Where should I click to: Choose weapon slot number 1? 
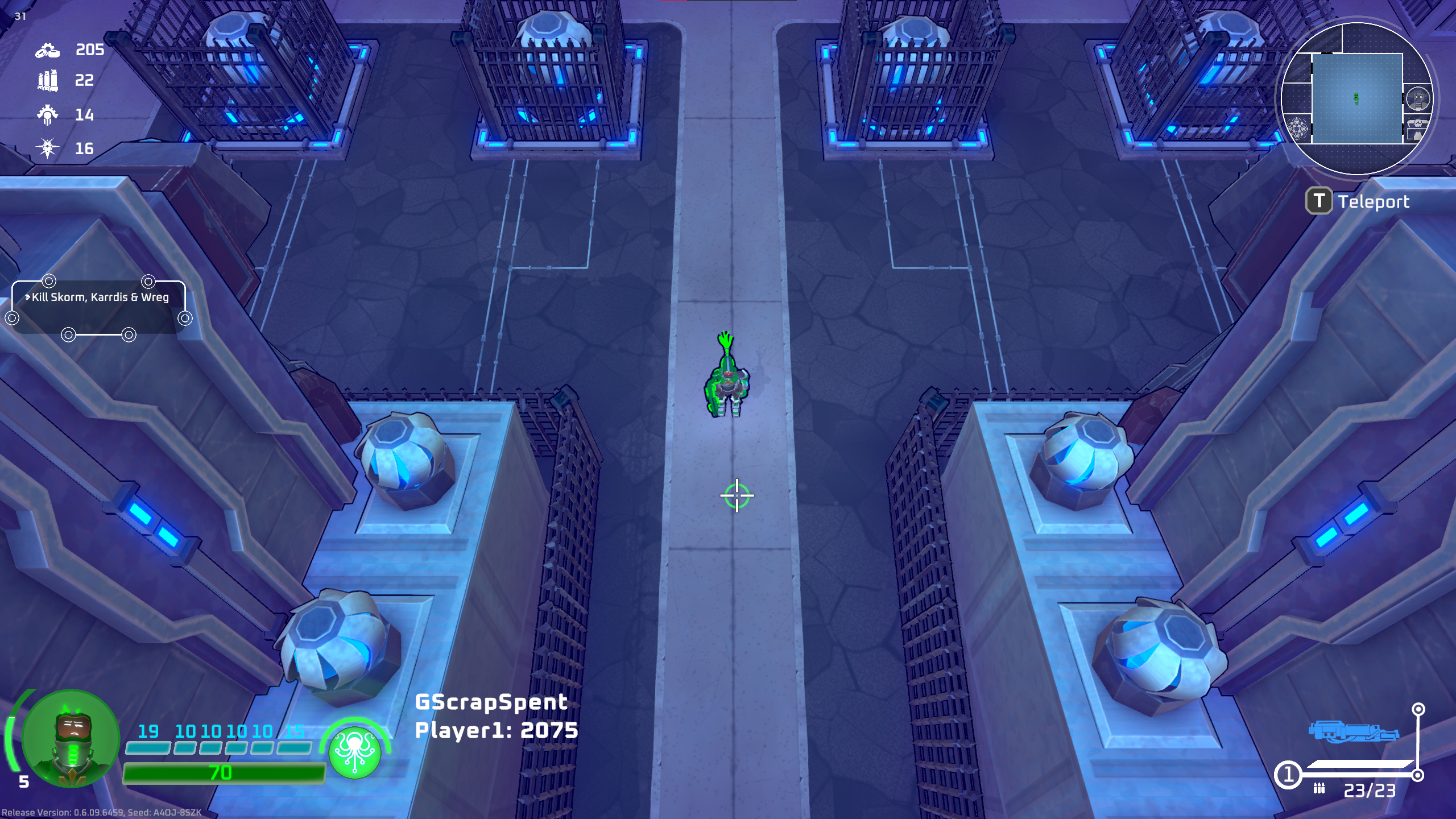1288,775
